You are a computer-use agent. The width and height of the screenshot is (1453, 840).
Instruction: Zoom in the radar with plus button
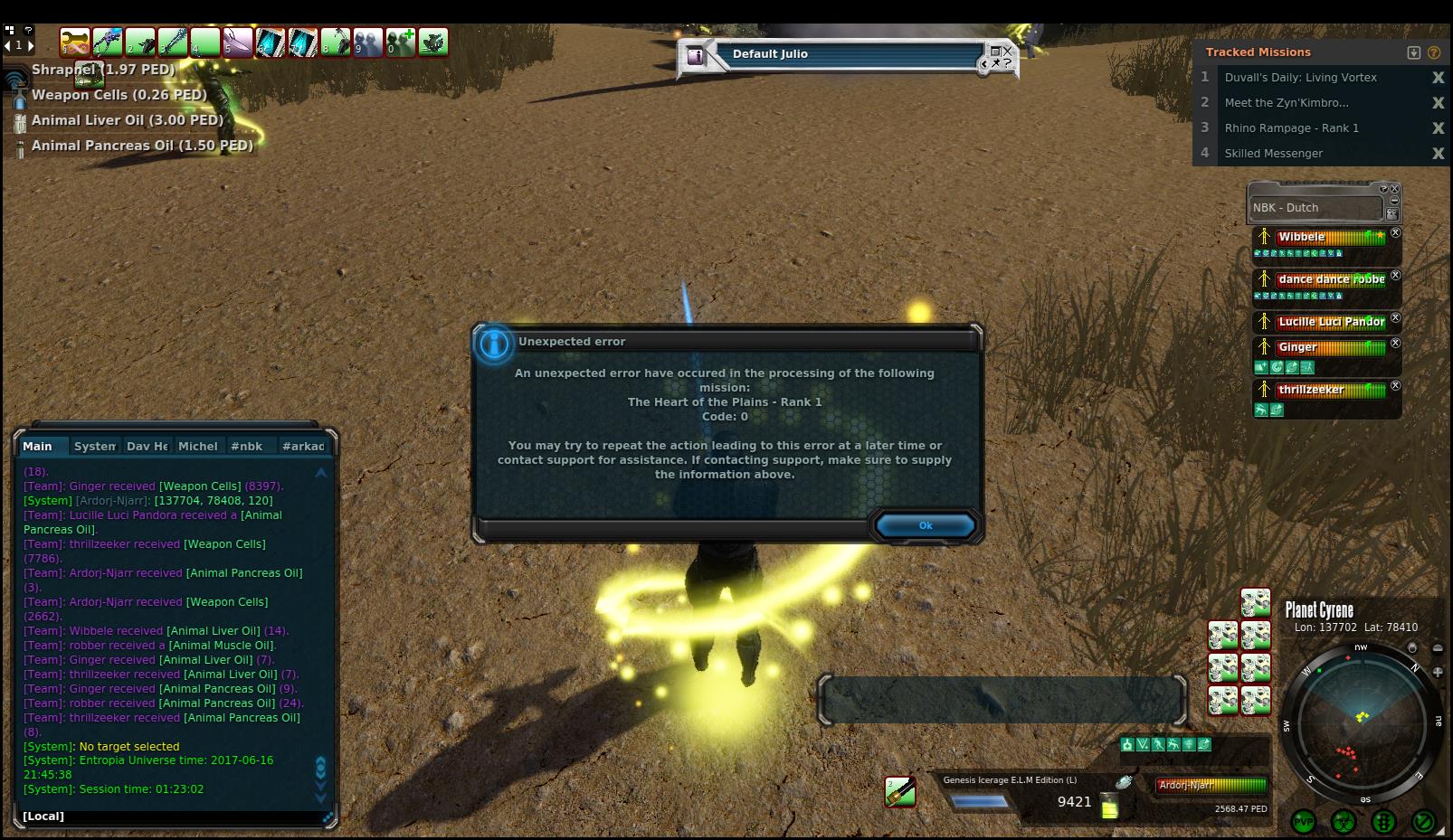click(1438, 672)
